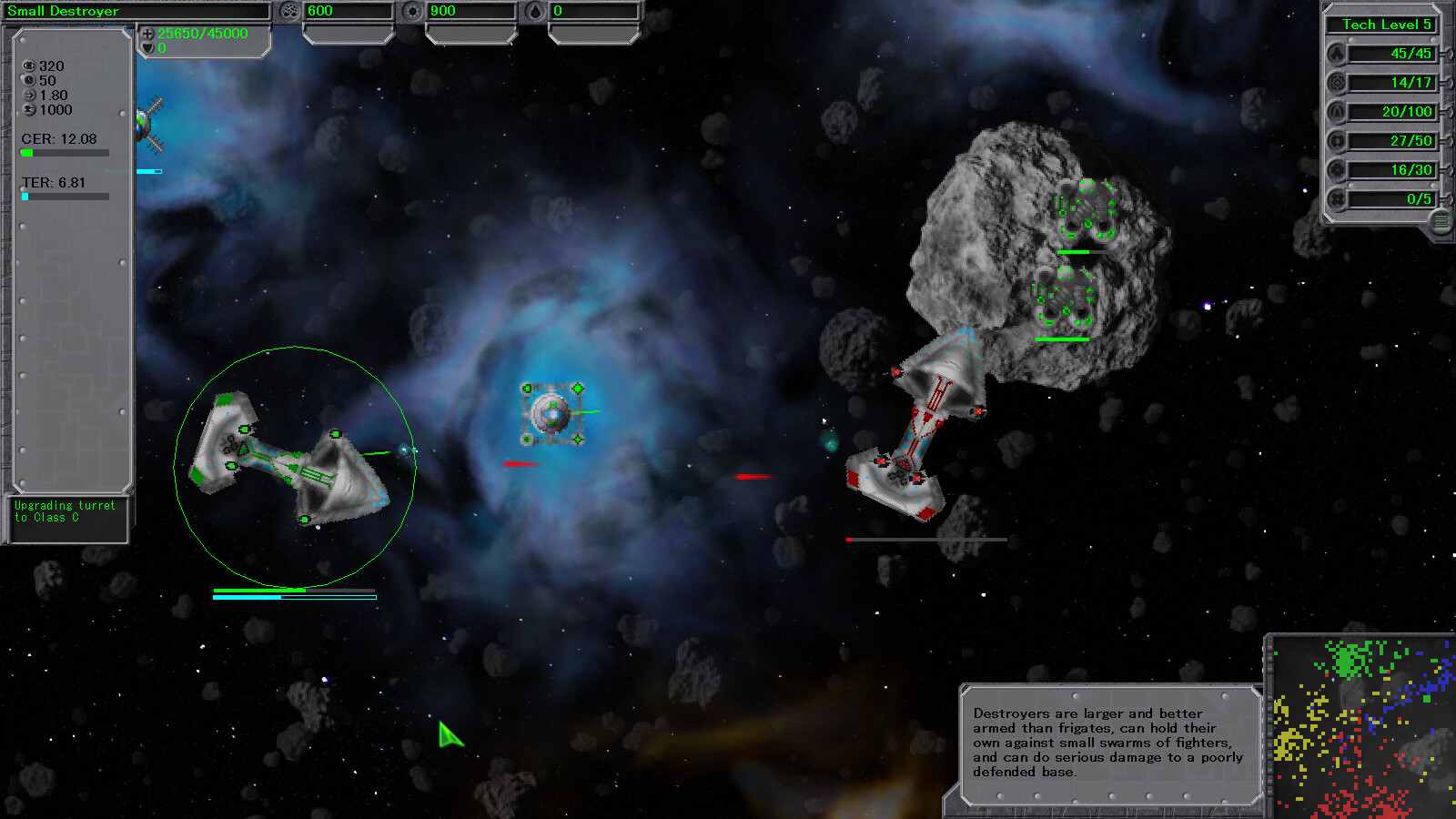Click the Tech Level 5 header
1456x819 pixels.
(1381, 25)
